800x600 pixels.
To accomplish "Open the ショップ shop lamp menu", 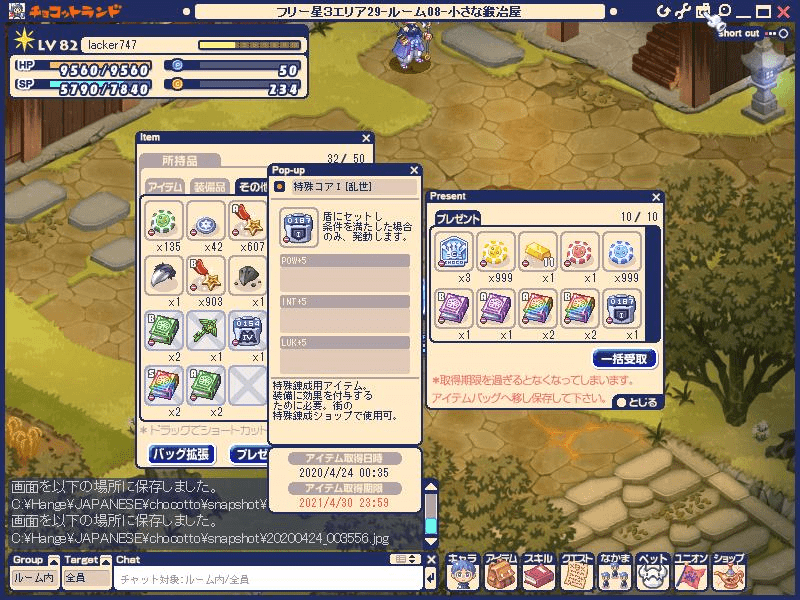I will [x=729, y=573].
